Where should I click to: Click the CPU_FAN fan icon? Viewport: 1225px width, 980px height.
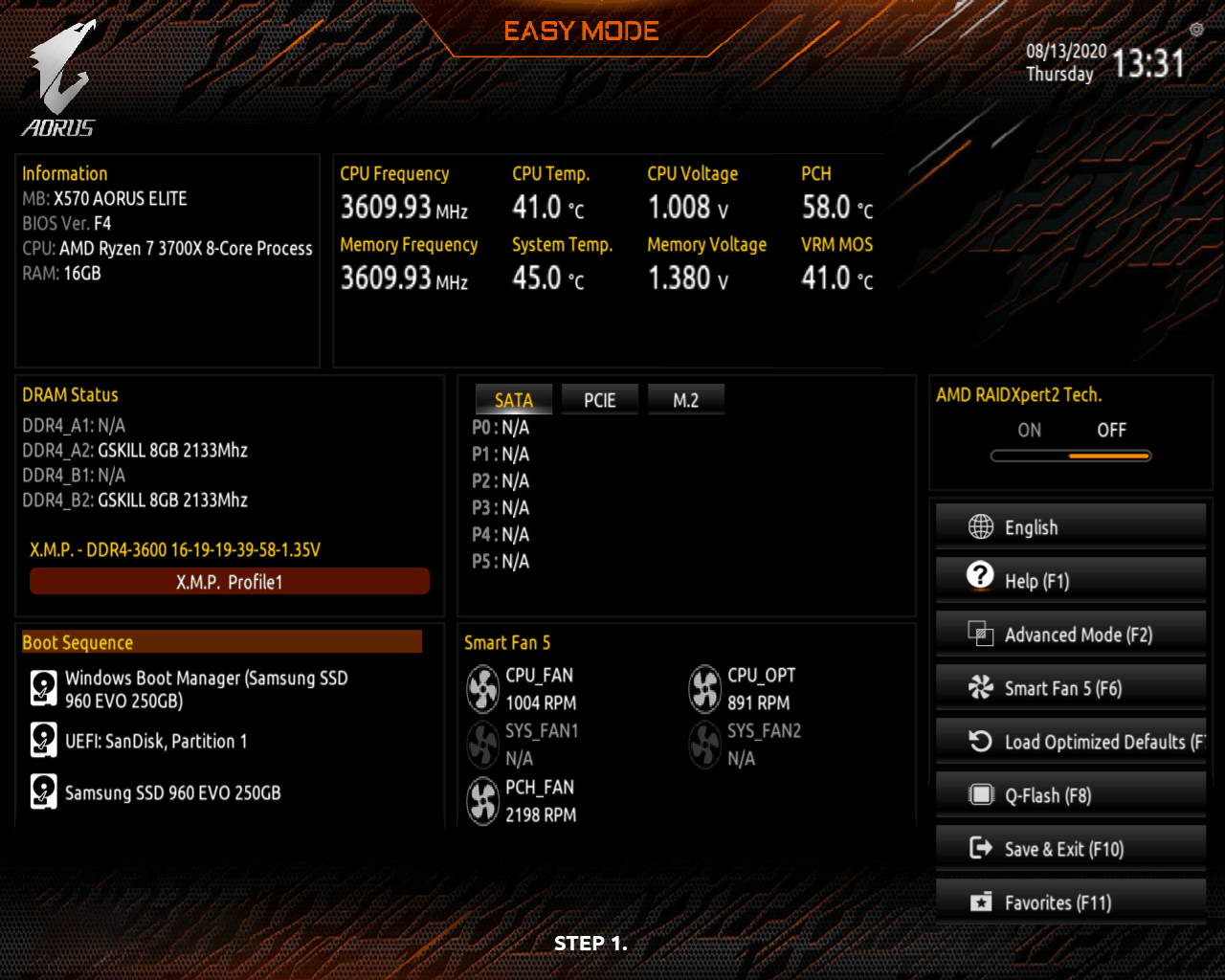coord(483,689)
